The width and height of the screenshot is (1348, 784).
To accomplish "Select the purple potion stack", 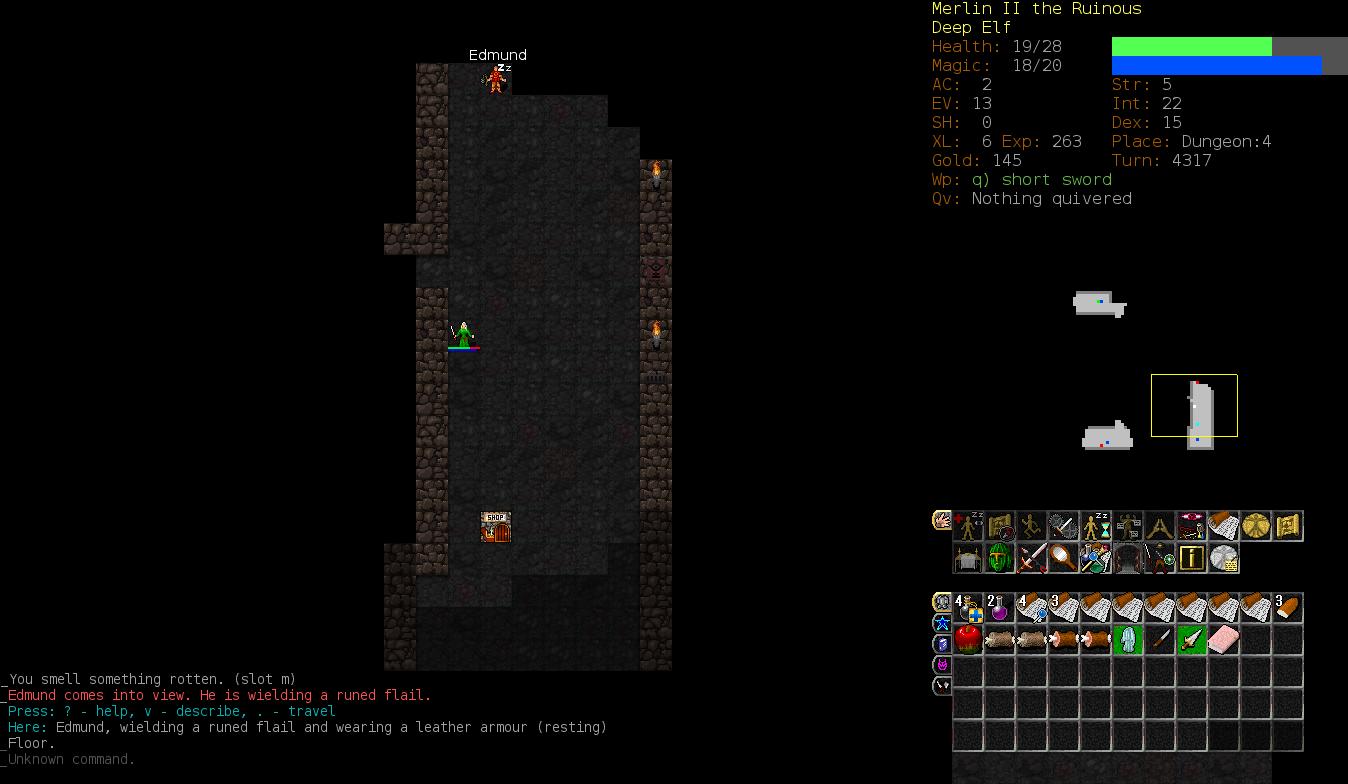I will pos(999,608).
